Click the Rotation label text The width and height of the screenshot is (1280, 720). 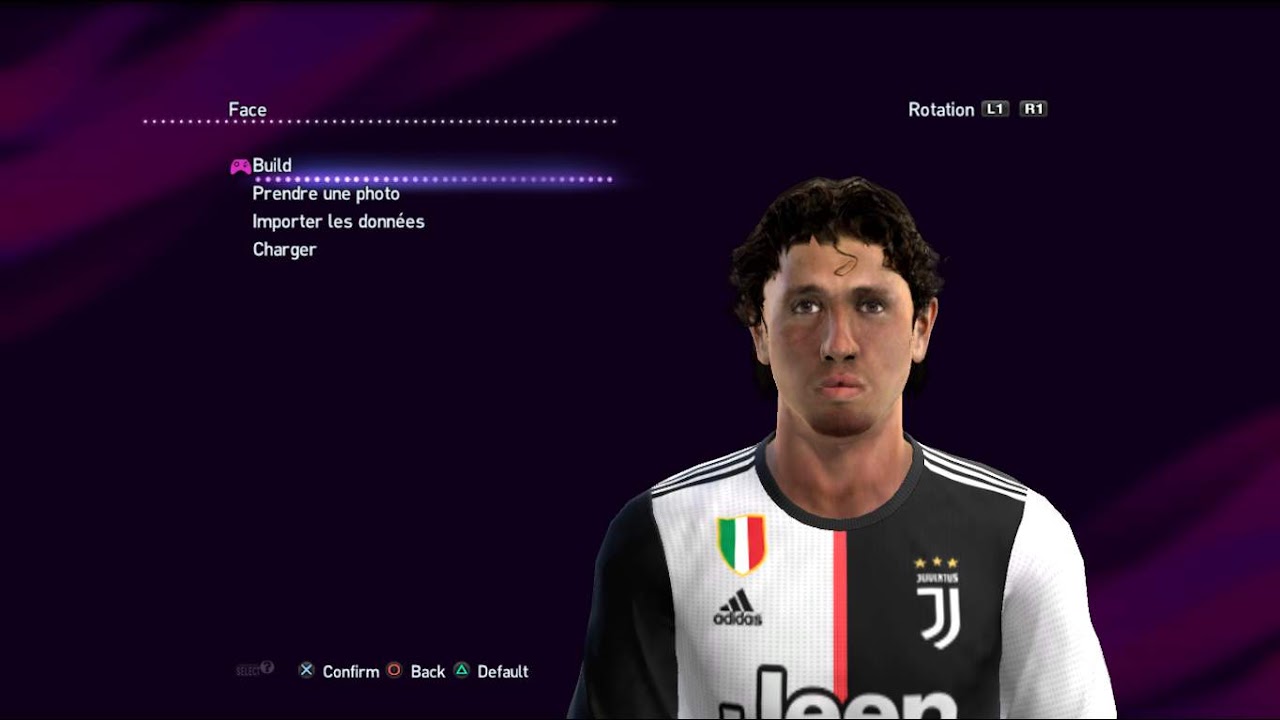[940, 109]
